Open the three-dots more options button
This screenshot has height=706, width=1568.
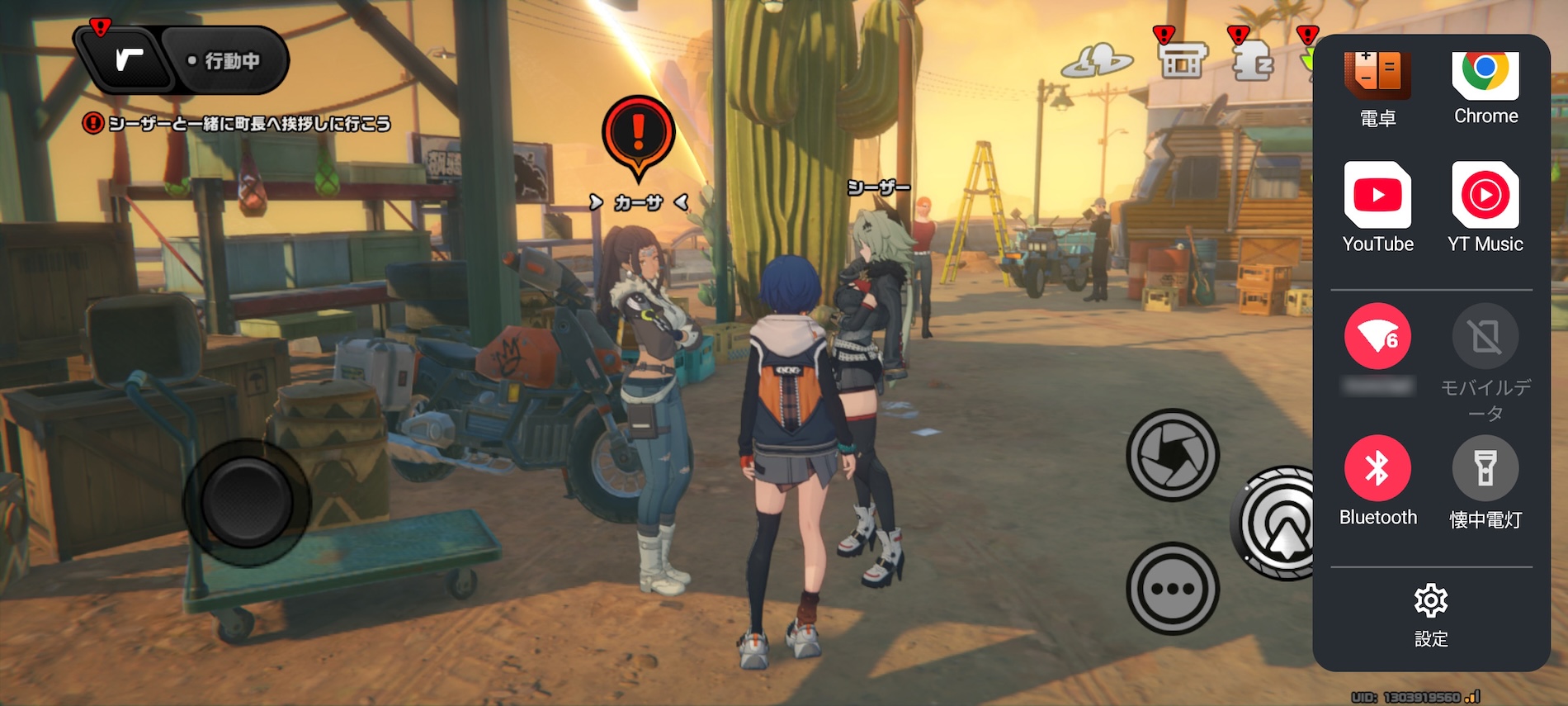point(1173,589)
